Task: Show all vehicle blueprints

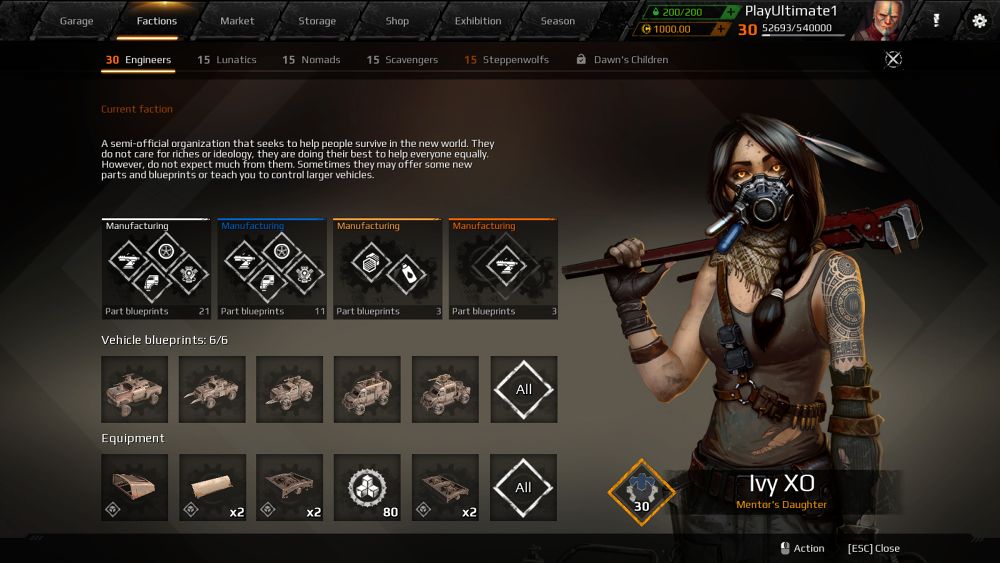Action: point(523,389)
